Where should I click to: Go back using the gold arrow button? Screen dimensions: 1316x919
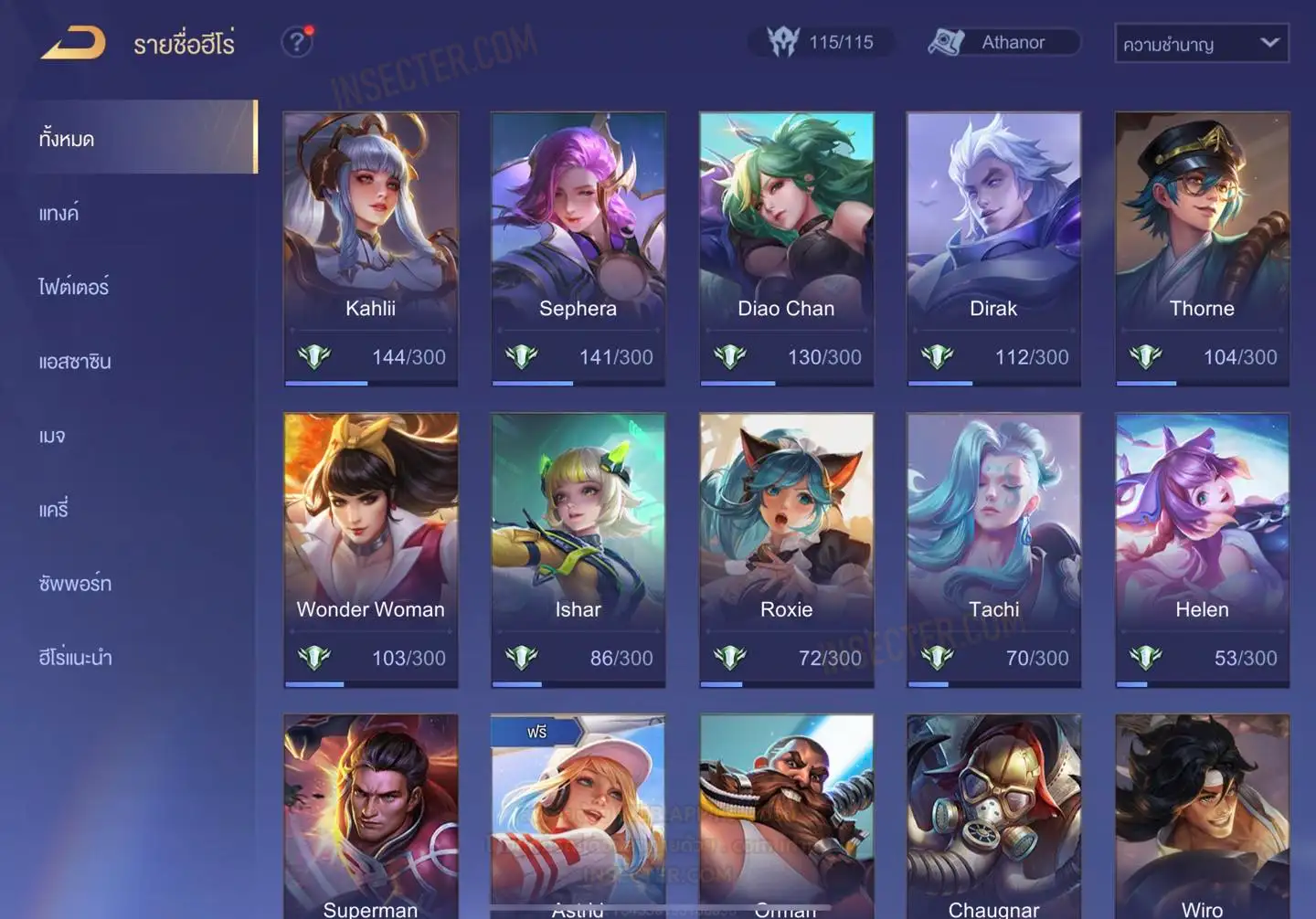[x=73, y=43]
